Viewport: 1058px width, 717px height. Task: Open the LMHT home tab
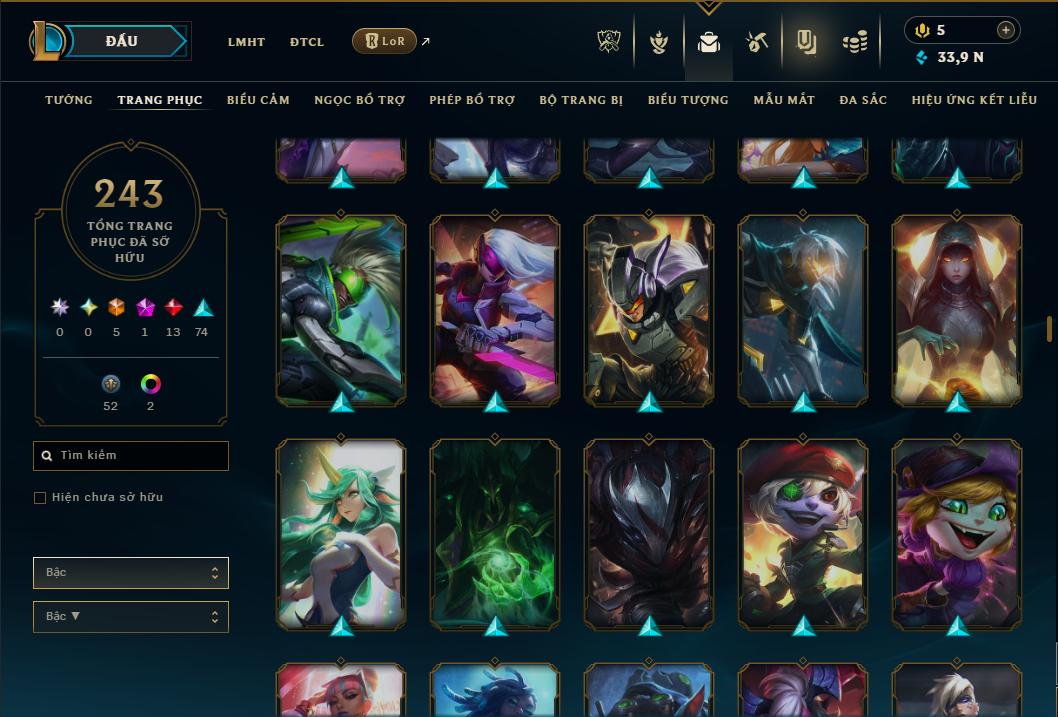[x=246, y=42]
